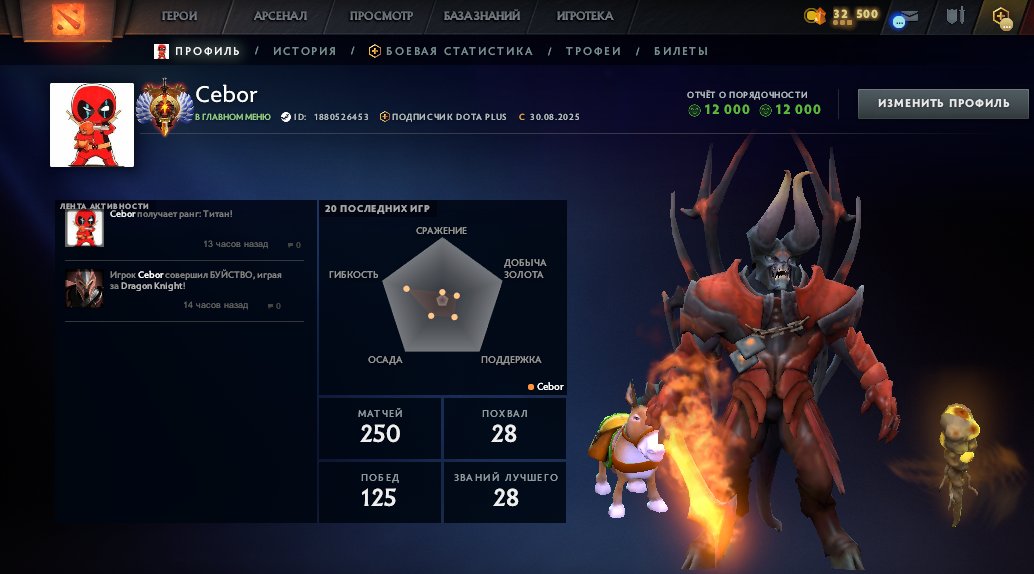Screen dimensions: 1034x574
Task: Switch to the ИСТОРИЯ tab
Action: click(304, 51)
